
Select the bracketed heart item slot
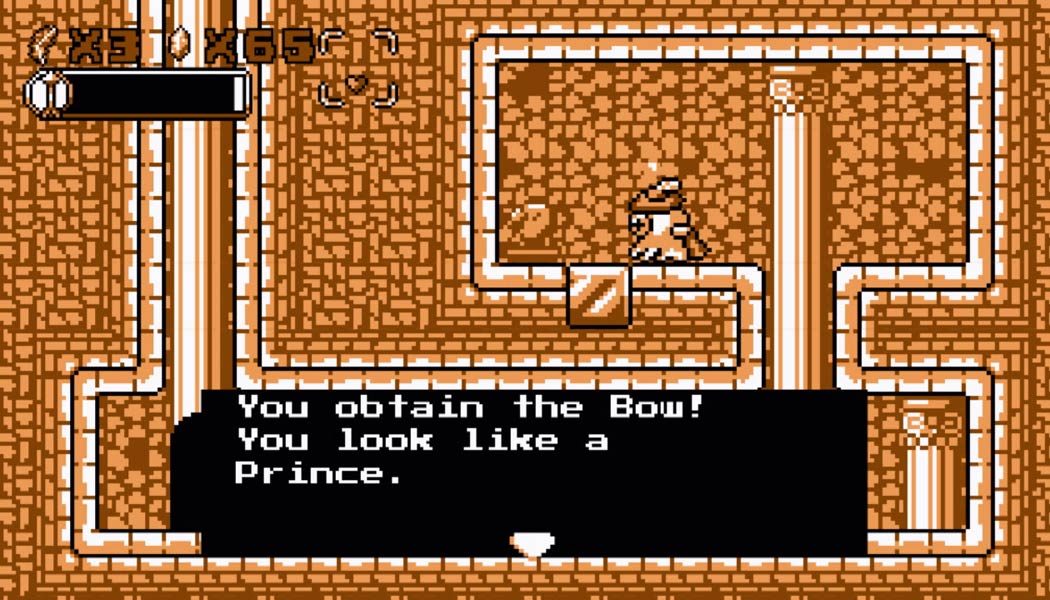[357, 70]
